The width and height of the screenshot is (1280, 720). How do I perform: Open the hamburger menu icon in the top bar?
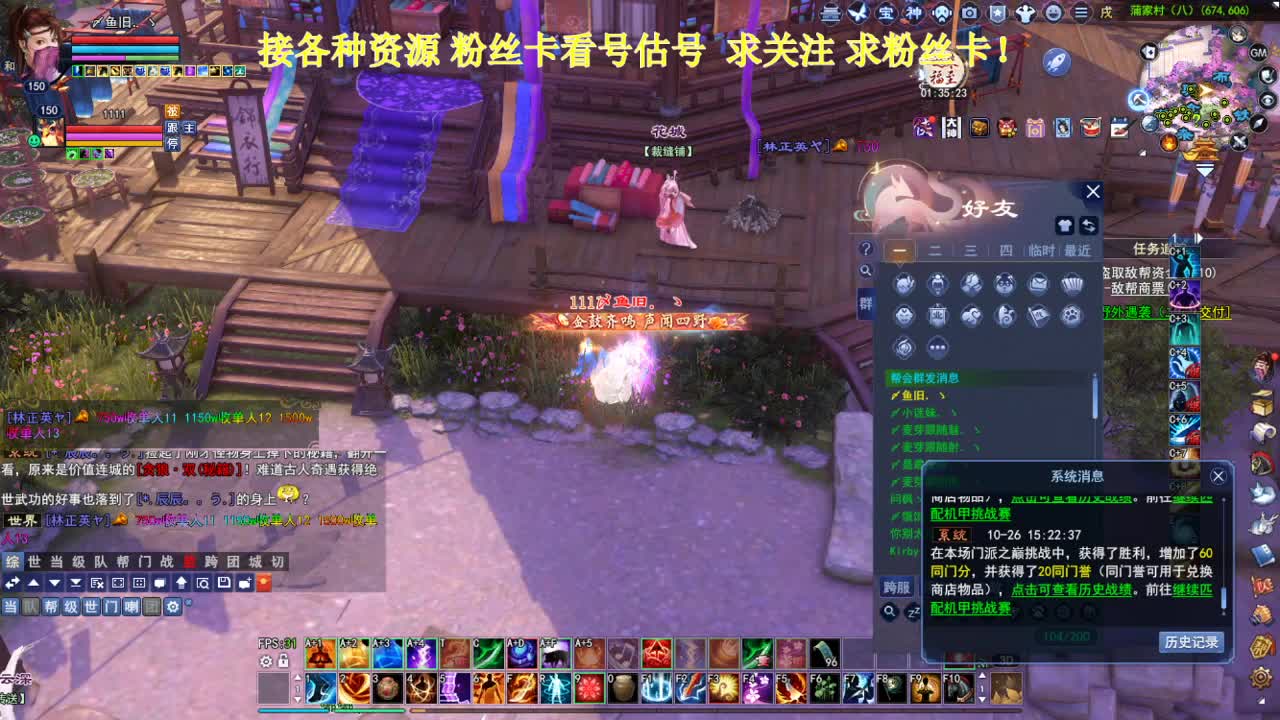(x=1081, y=13)
